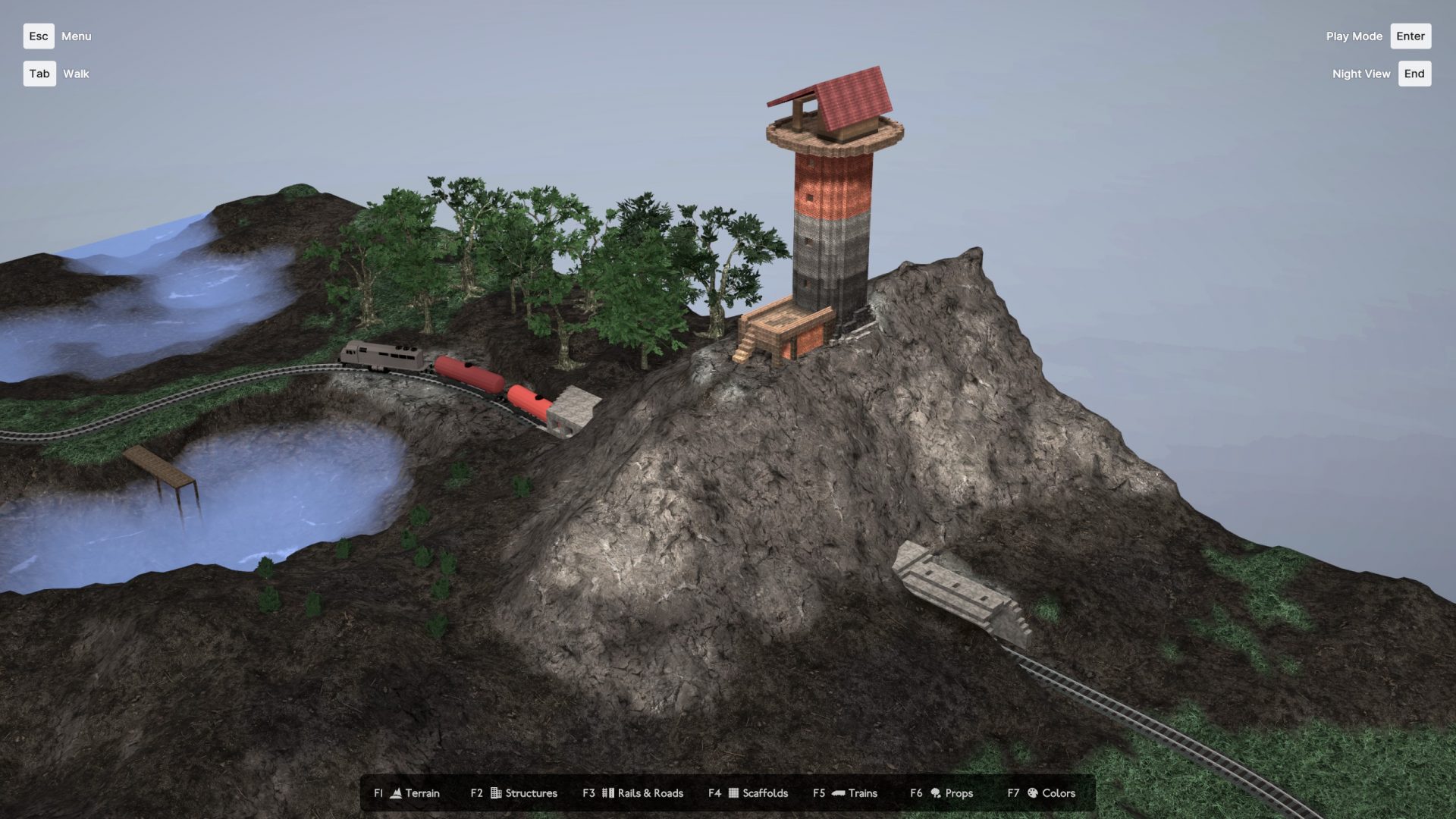Image resolution: width=1456 pixels, height=819 pixels.
Task: Select the Rails & Roads track icon
Action: 607,793
